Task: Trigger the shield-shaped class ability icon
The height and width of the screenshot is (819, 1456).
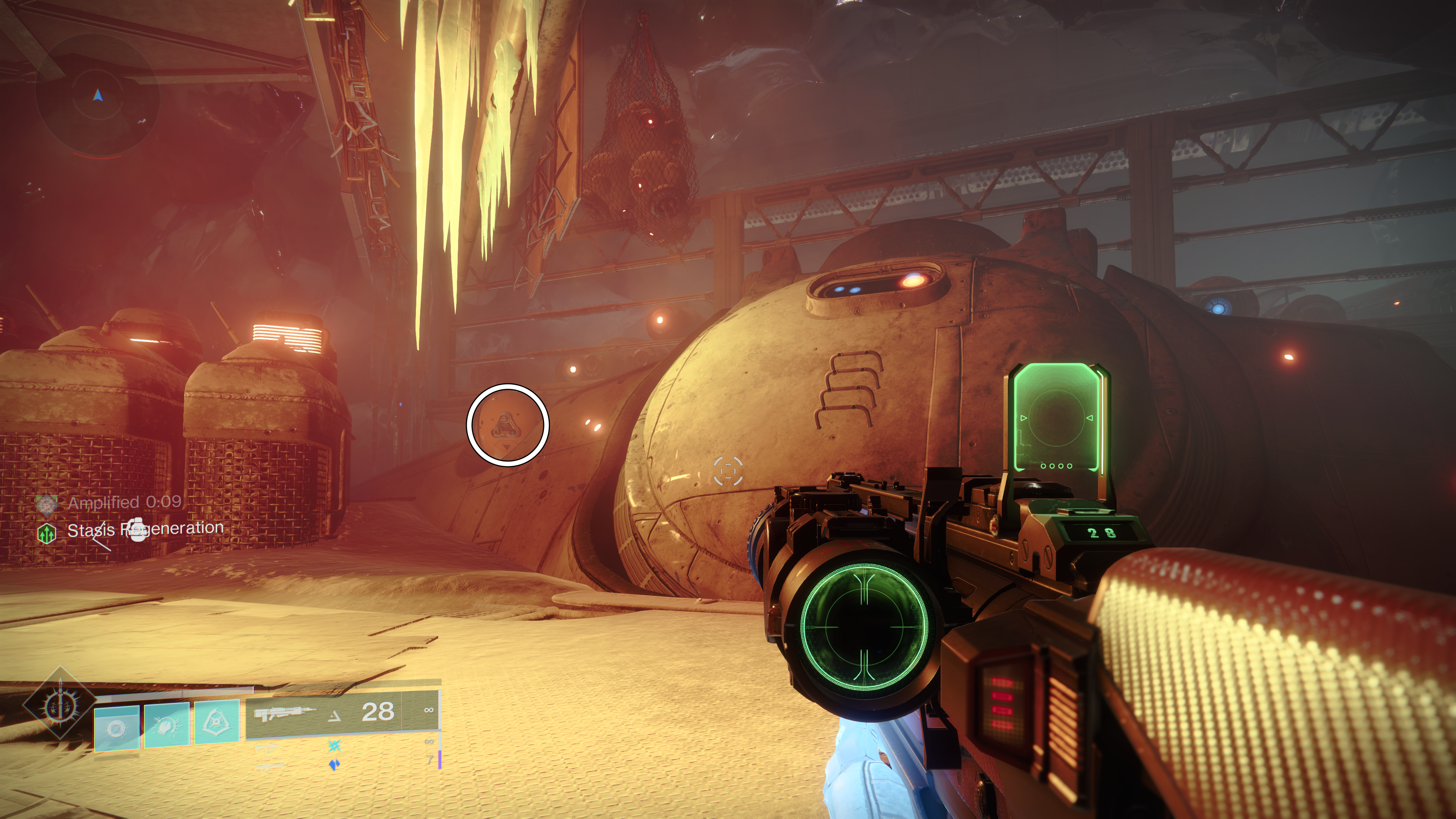Action: (217, 721)
